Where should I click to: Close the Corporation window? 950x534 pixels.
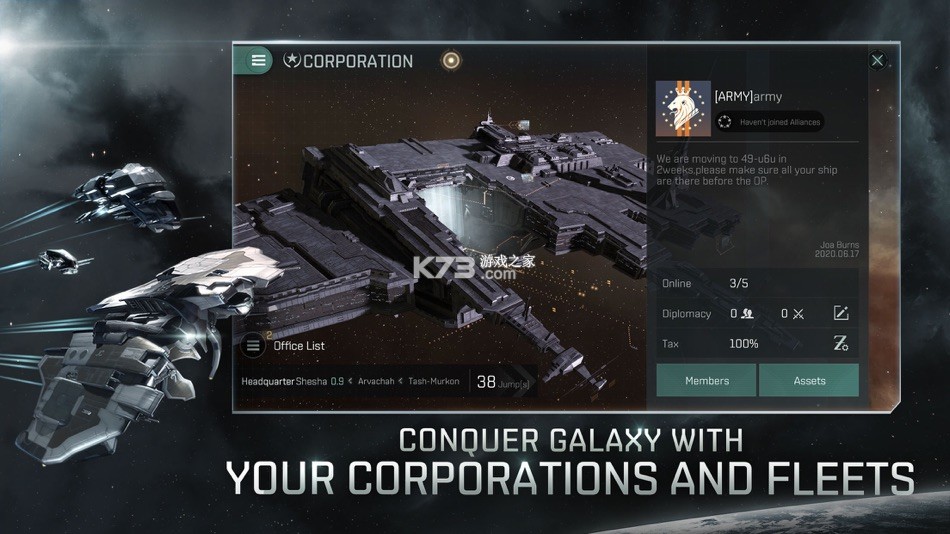pos(877,61)
